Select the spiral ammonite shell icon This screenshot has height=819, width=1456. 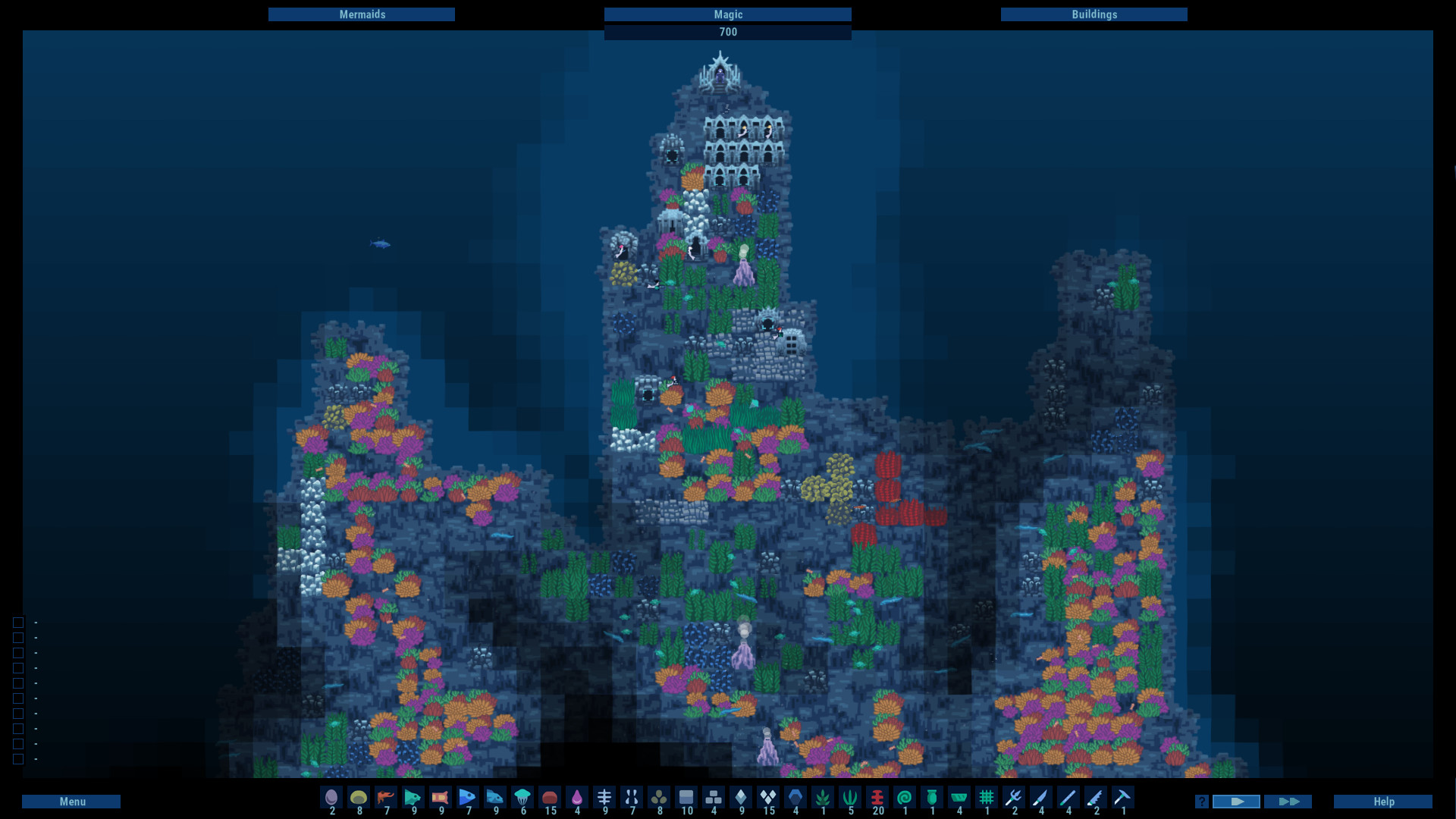(x=905, y=798)
